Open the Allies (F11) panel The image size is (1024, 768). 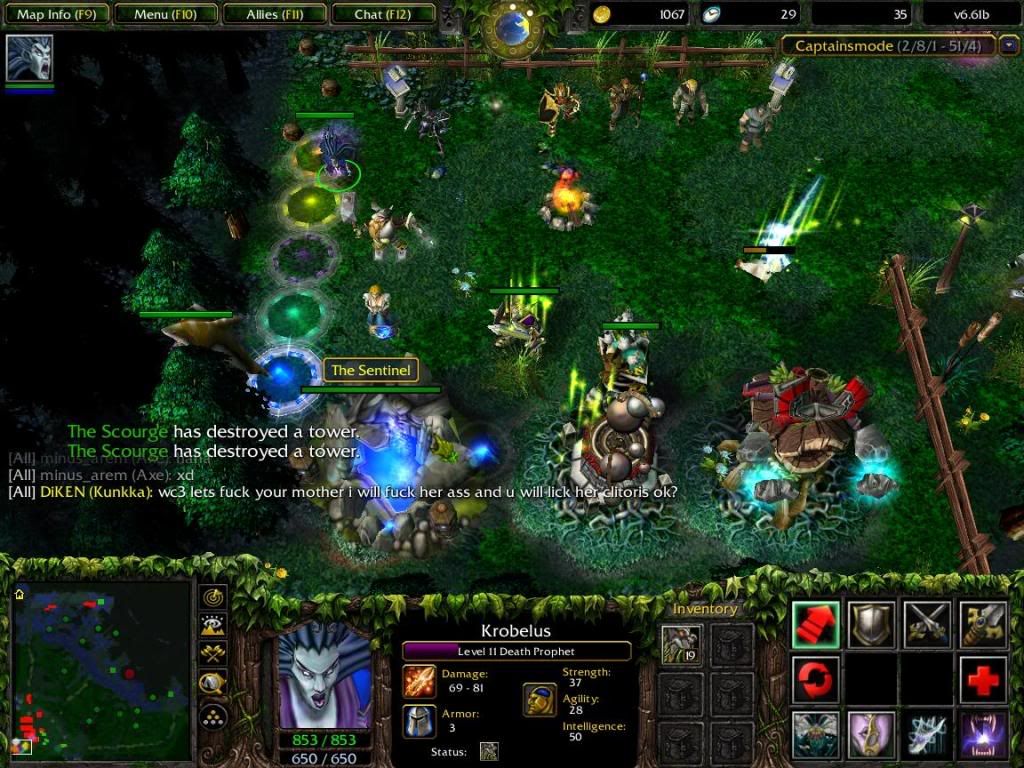[273, 14]
